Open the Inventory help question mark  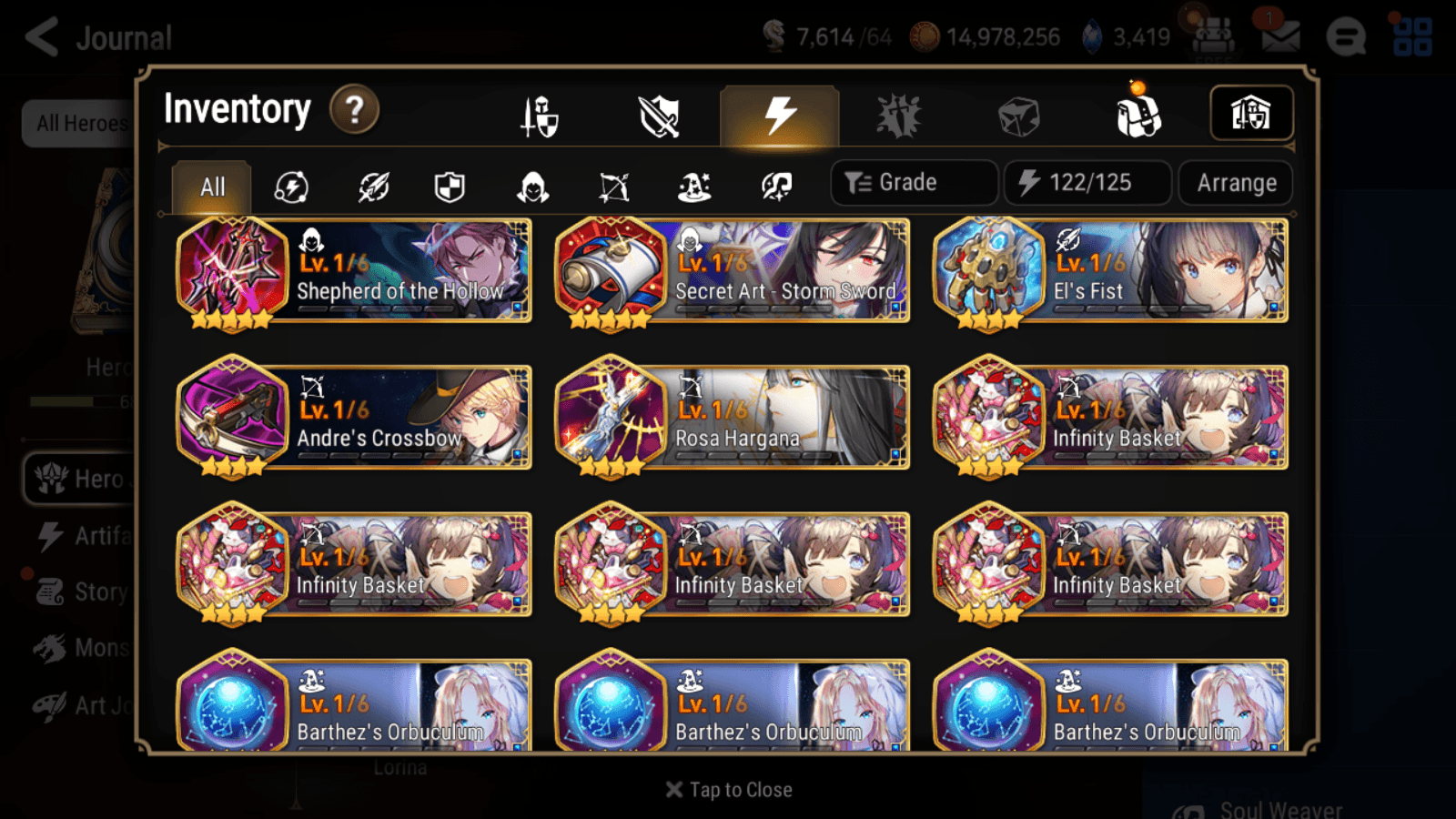354,109
